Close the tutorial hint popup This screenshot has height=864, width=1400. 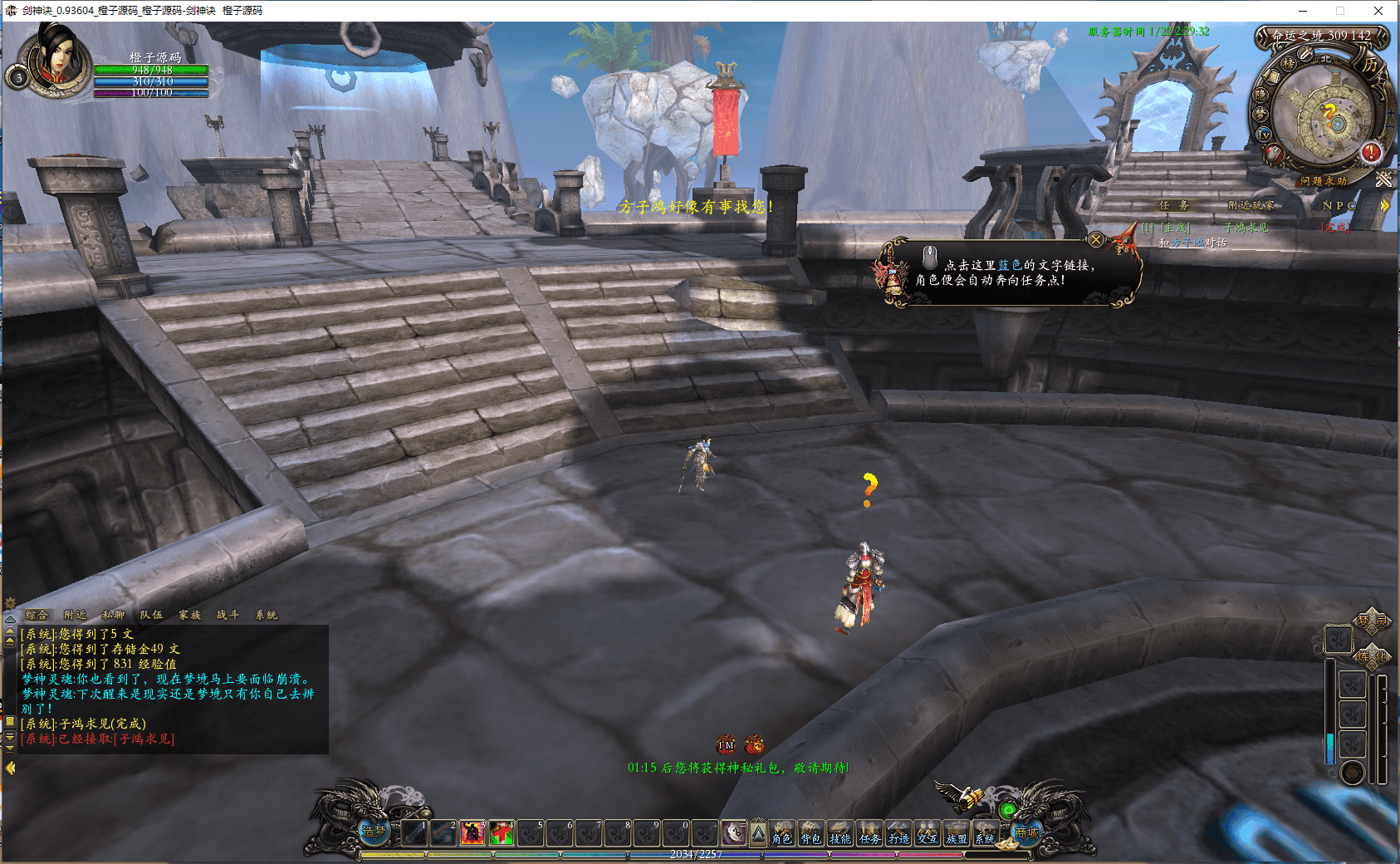coord(1096,240)
